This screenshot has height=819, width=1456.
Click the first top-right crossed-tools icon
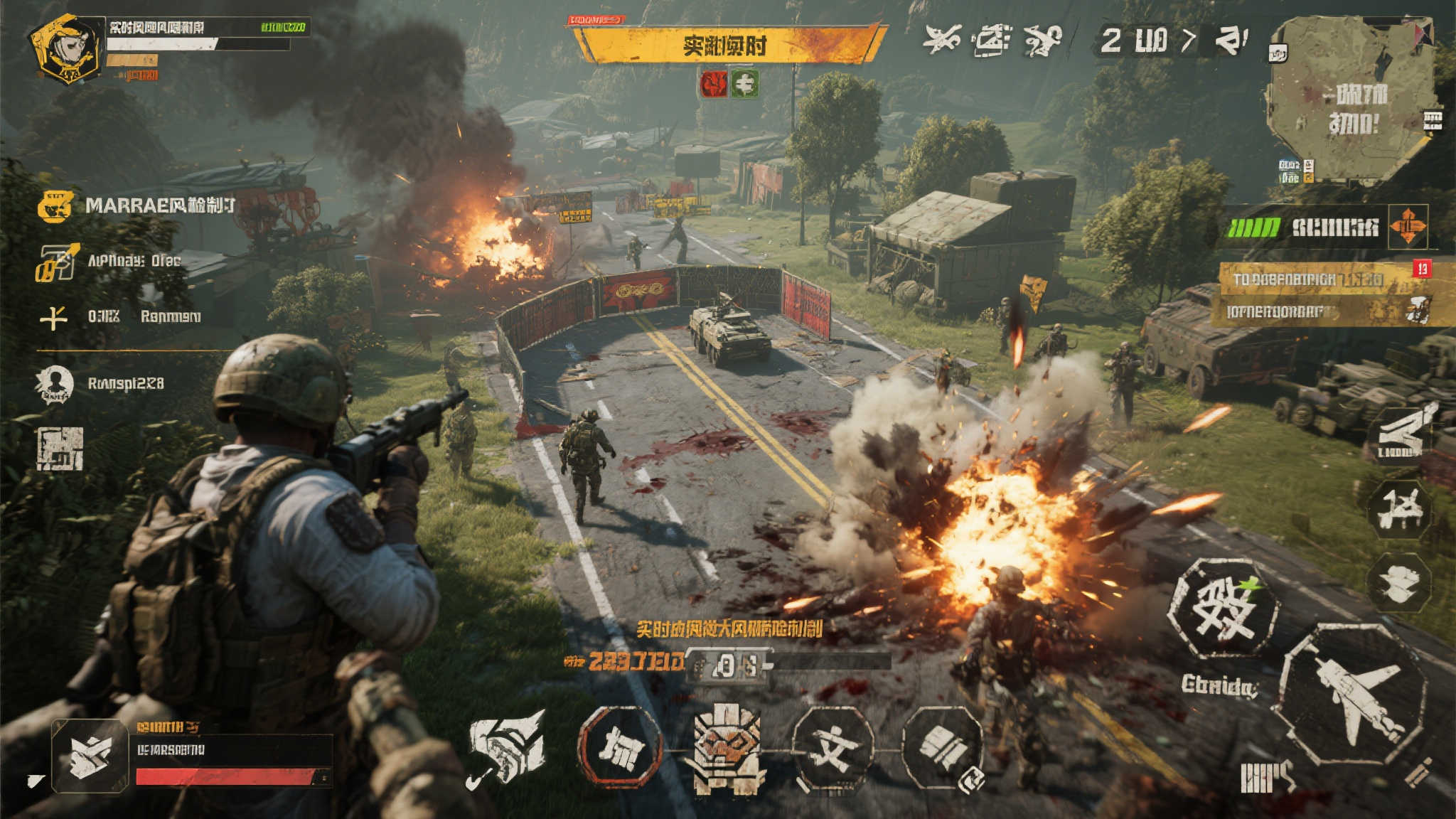[942, 39]
